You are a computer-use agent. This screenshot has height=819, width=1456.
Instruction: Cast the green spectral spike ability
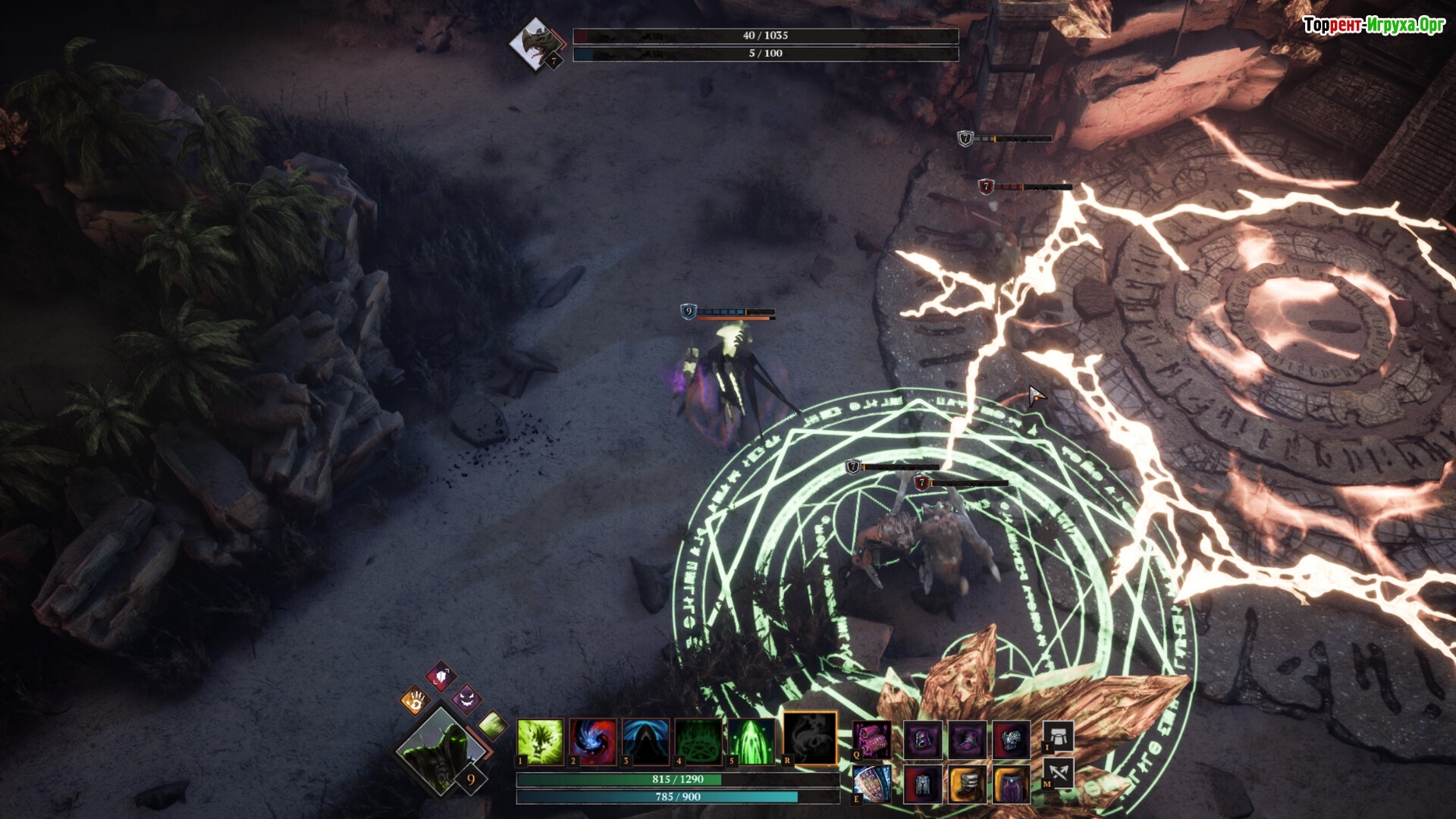click(752, 741)
